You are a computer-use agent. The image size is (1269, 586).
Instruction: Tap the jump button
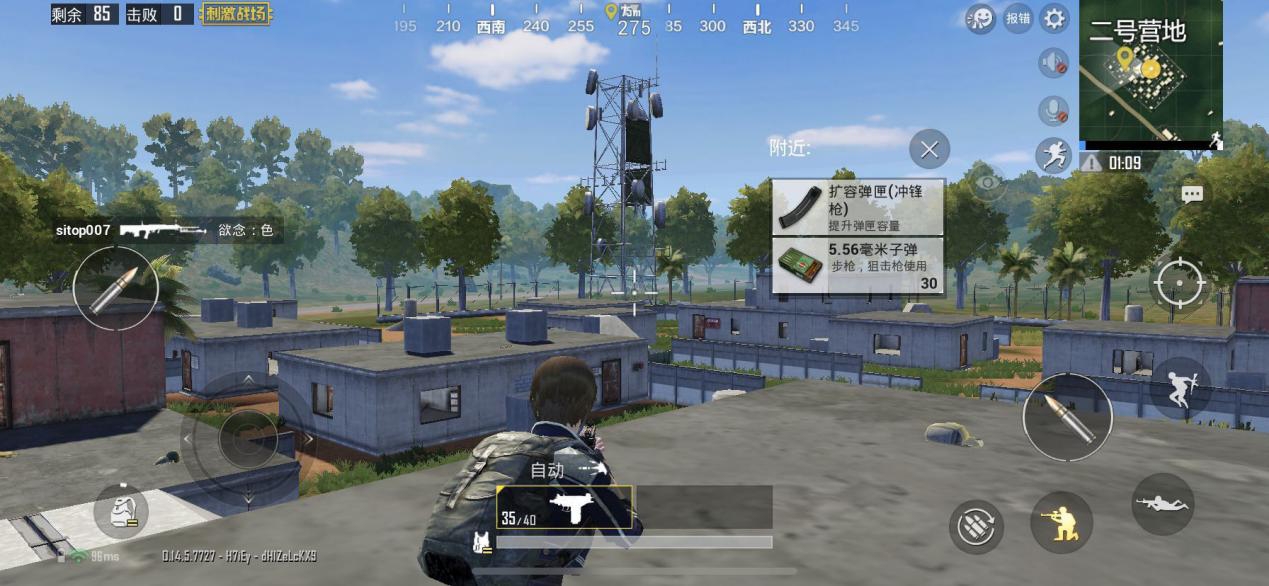1180,388
